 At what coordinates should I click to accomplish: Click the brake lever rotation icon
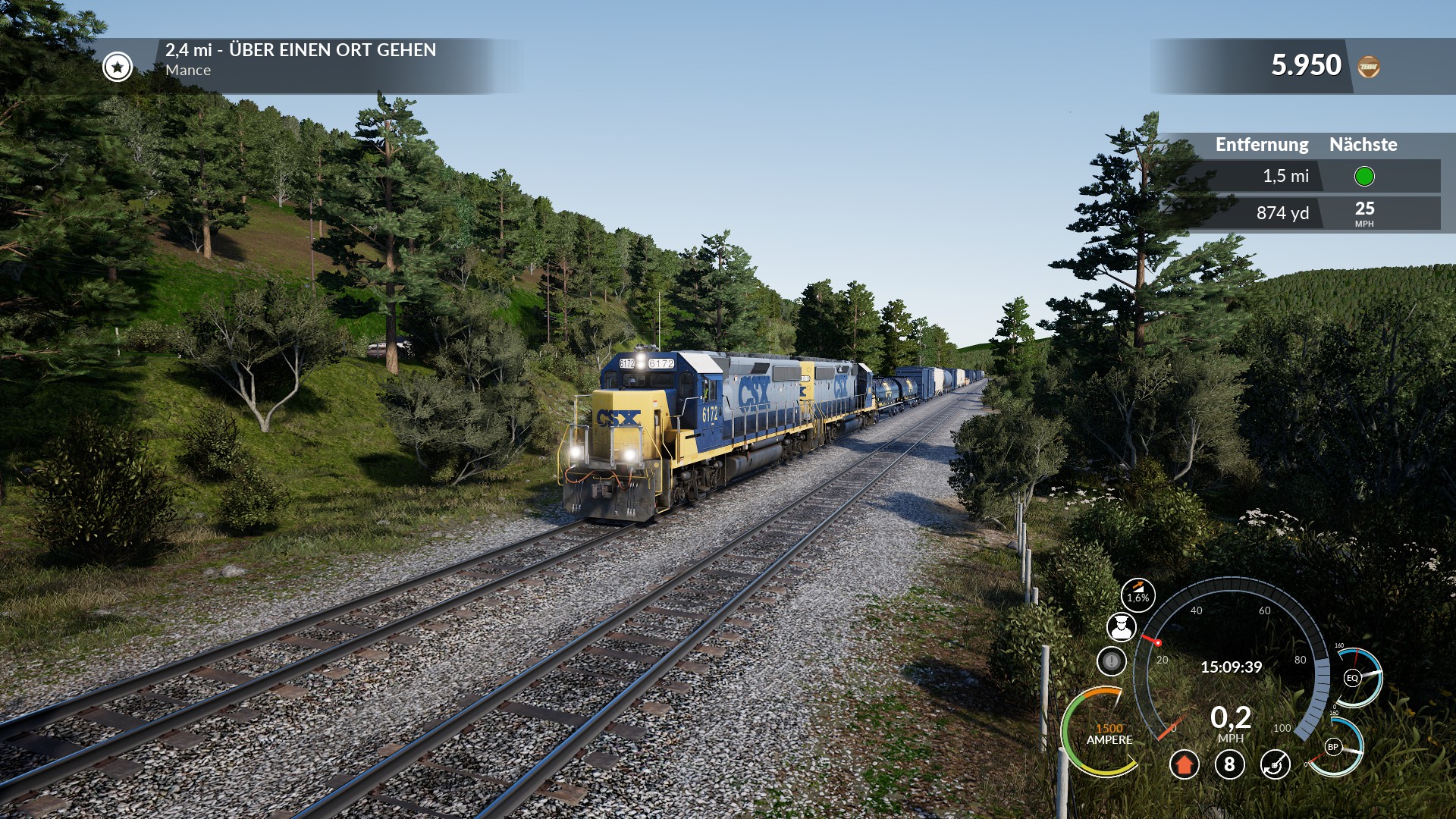coord(1276,764)
